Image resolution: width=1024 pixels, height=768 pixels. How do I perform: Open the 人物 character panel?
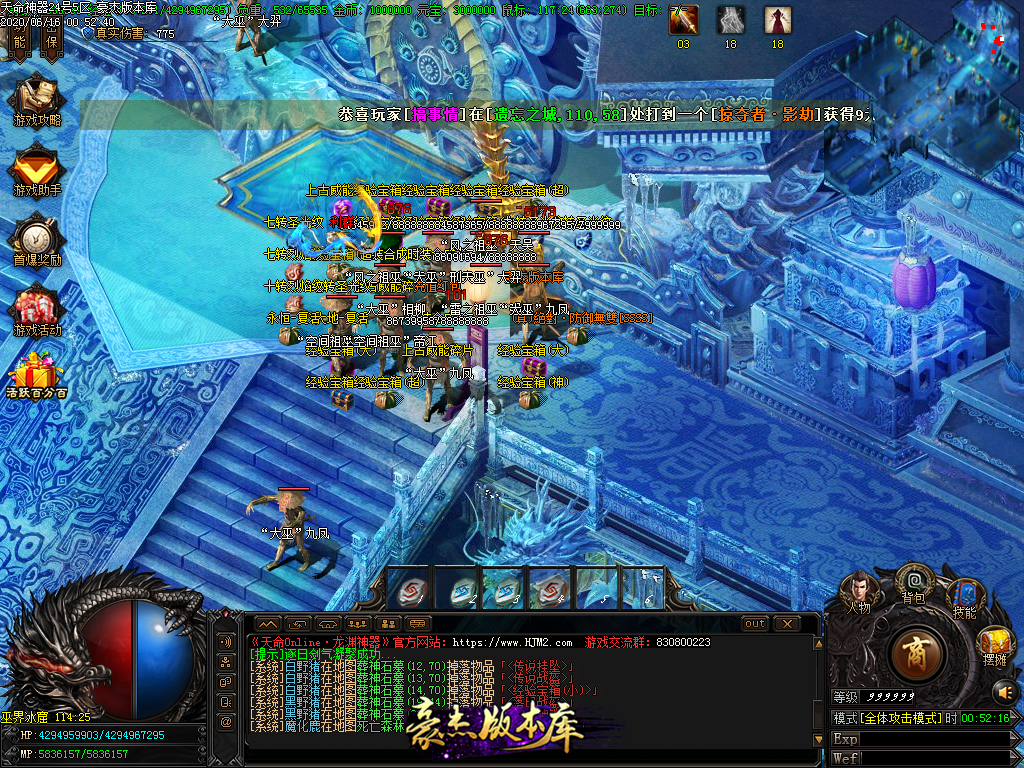(859, 590)
